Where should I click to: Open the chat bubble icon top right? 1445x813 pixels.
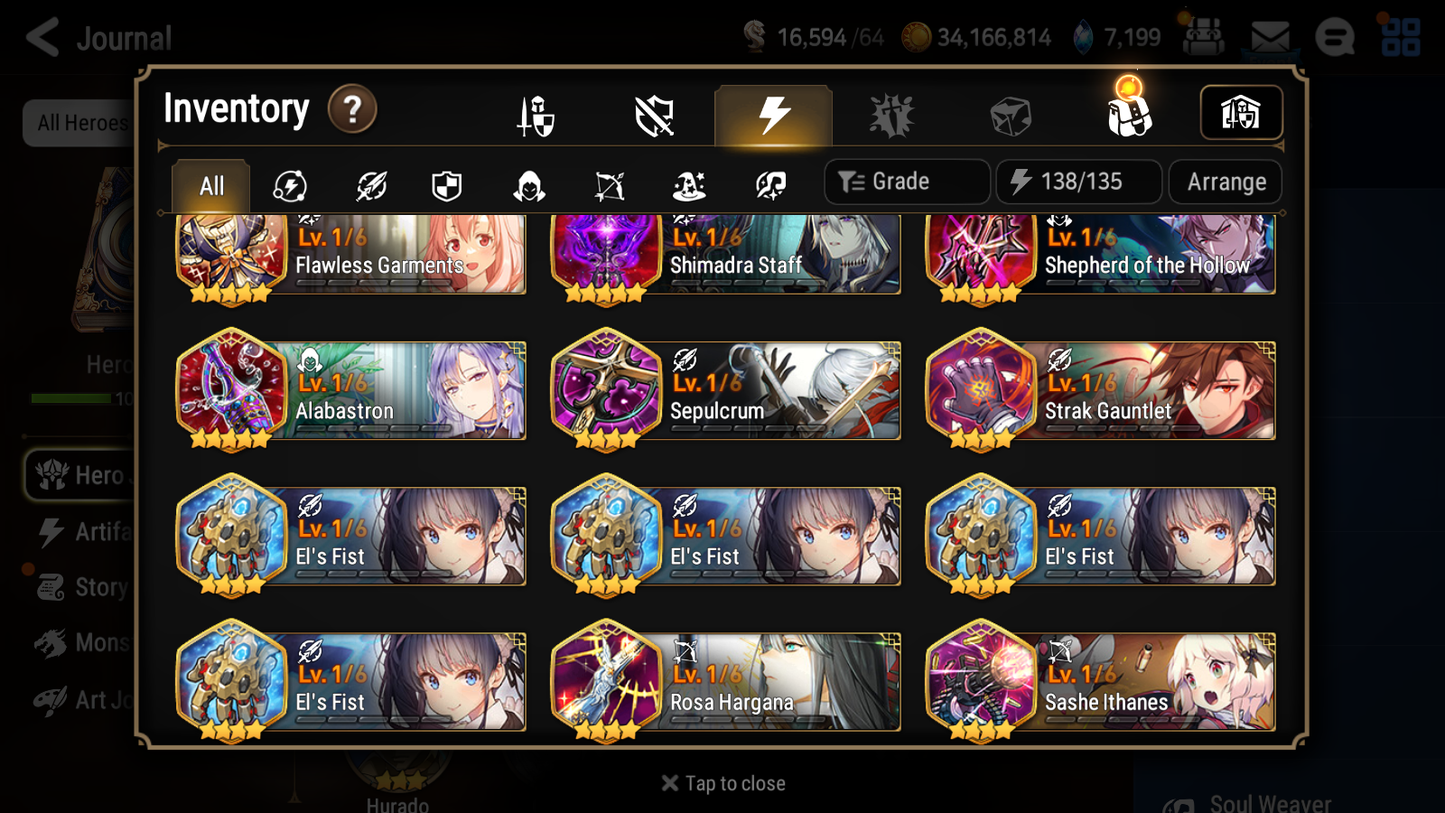1335,37
